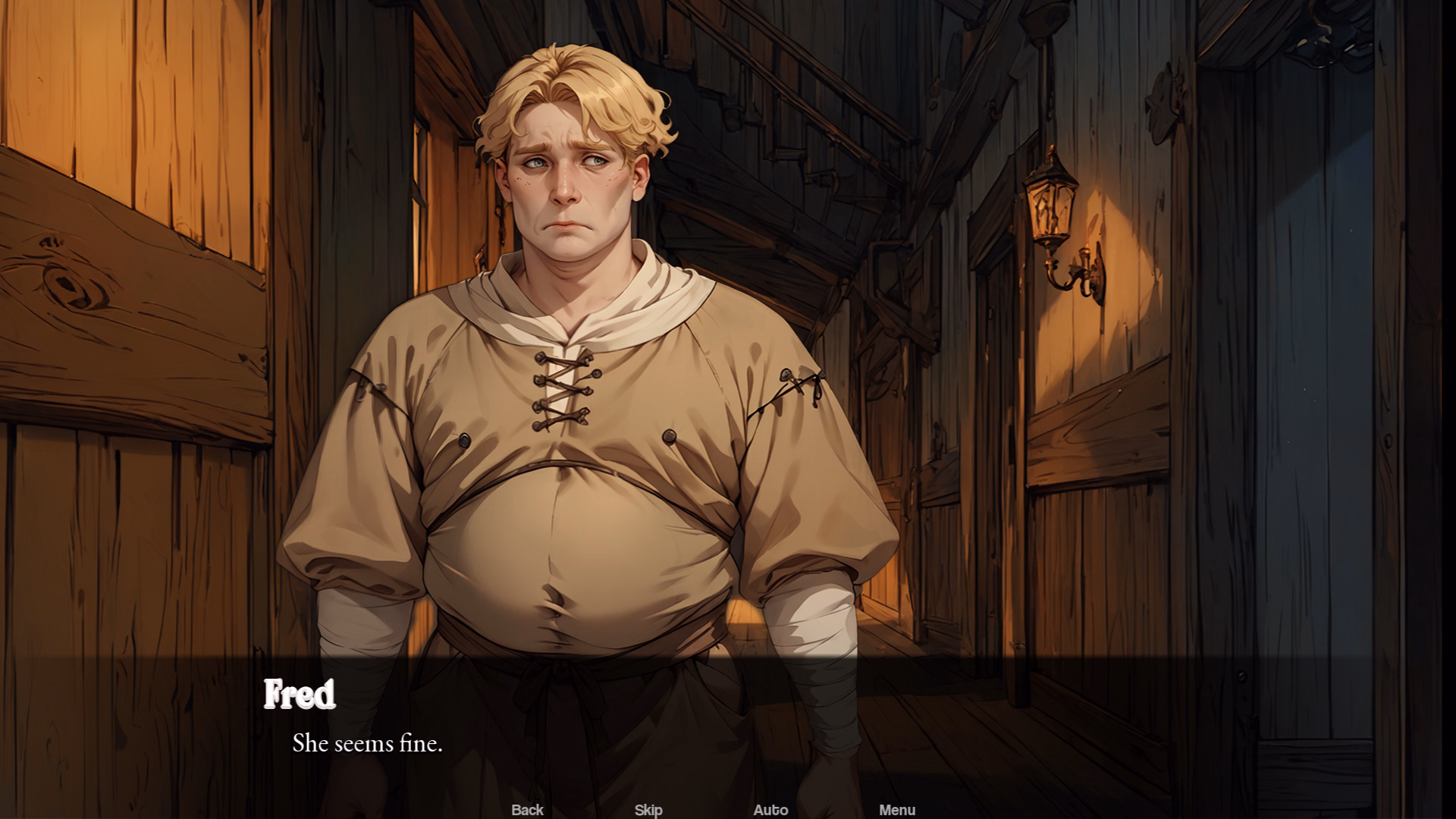Click the Skip button

pyautogui.click(x=648, y=809)
